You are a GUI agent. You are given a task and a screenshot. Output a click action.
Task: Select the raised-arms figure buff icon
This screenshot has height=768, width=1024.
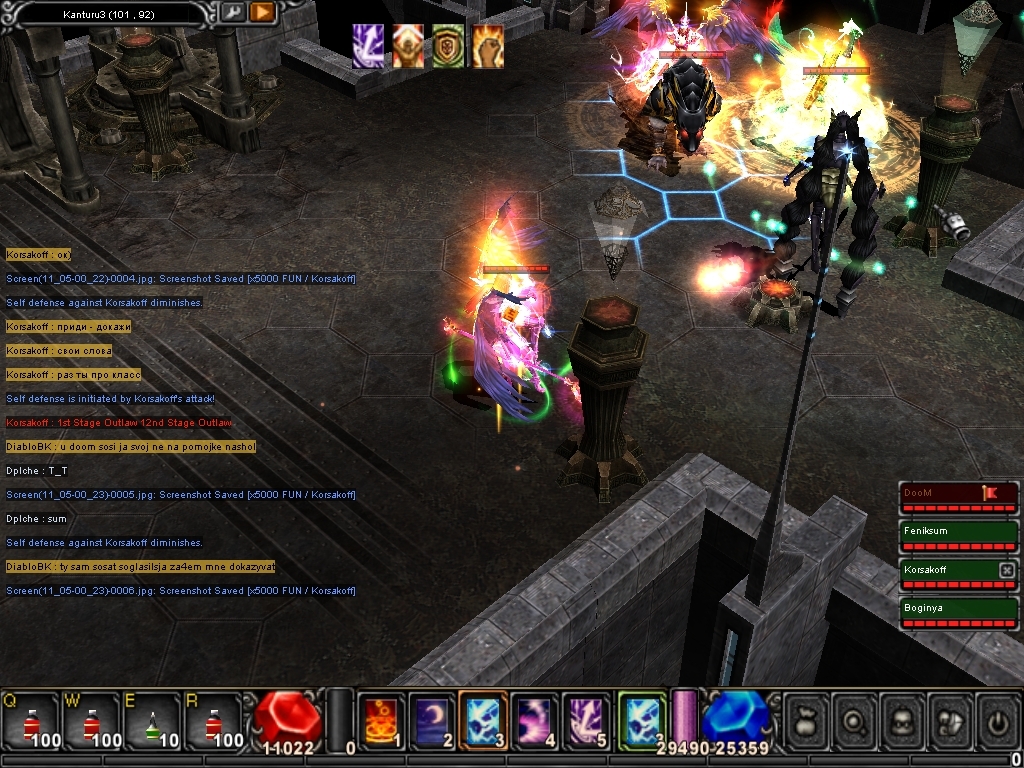[408, 46]
